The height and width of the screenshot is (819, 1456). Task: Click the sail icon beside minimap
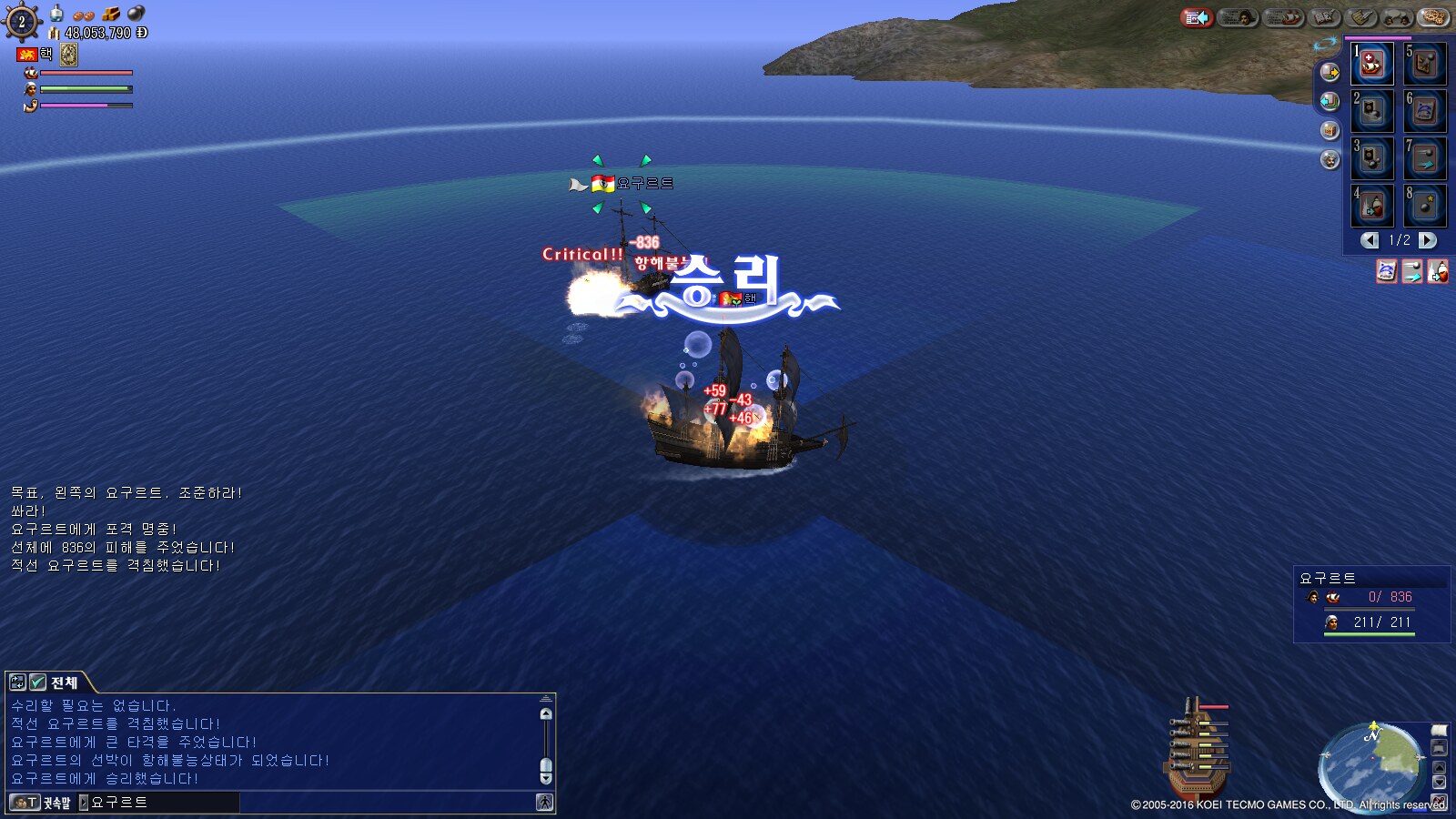pyautogui.click(x=1439, y=731)
